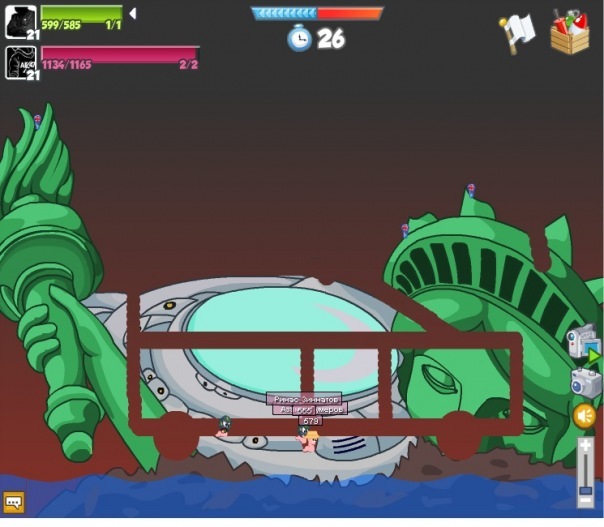Start recording with the video camera icon
The height and width of the screenshot is (527, 604).
click(582, 343)
